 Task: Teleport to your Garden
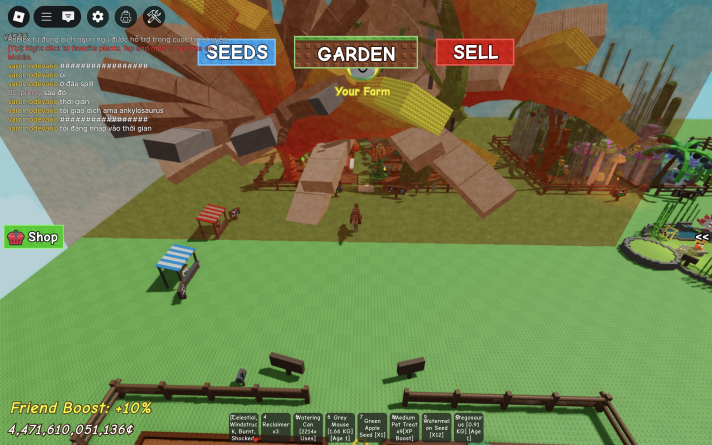[356, 53]
